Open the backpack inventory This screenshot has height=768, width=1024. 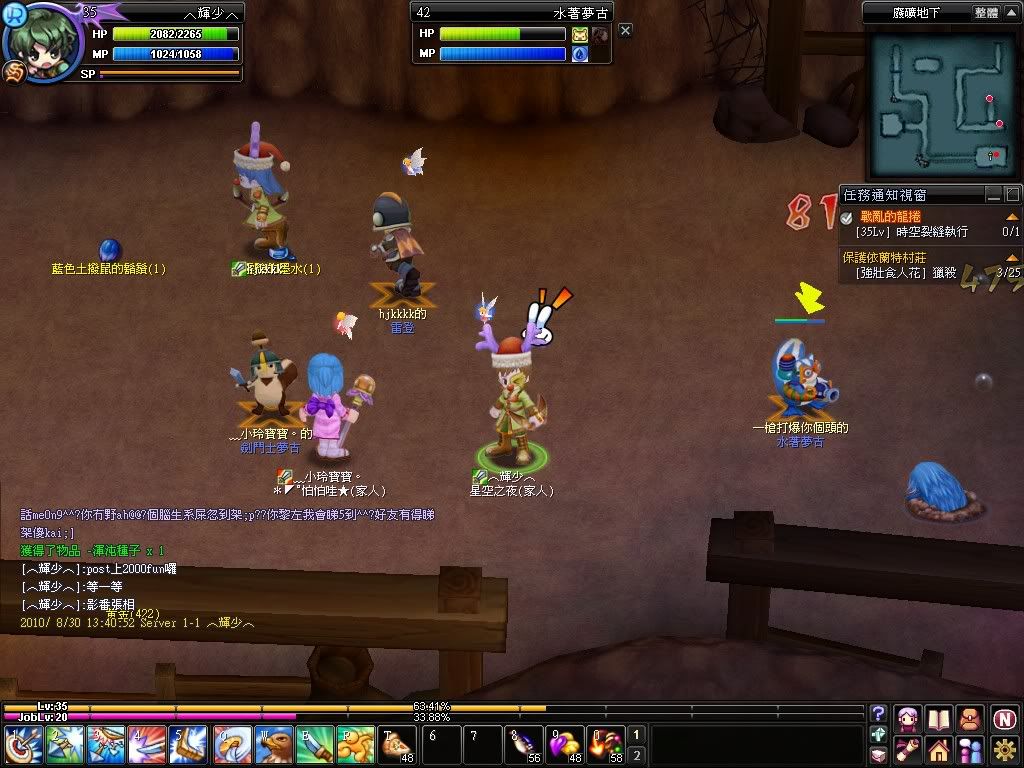coord(970,719)
